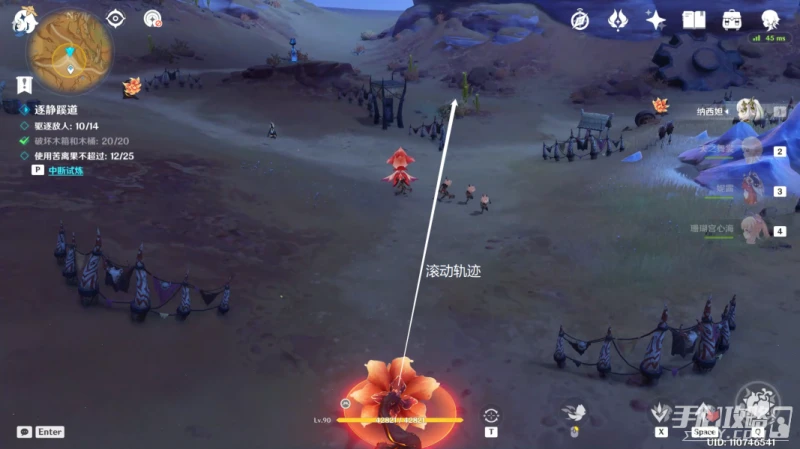
Task: Switch to party member in slot 2
Action: [x=752, y=151]
